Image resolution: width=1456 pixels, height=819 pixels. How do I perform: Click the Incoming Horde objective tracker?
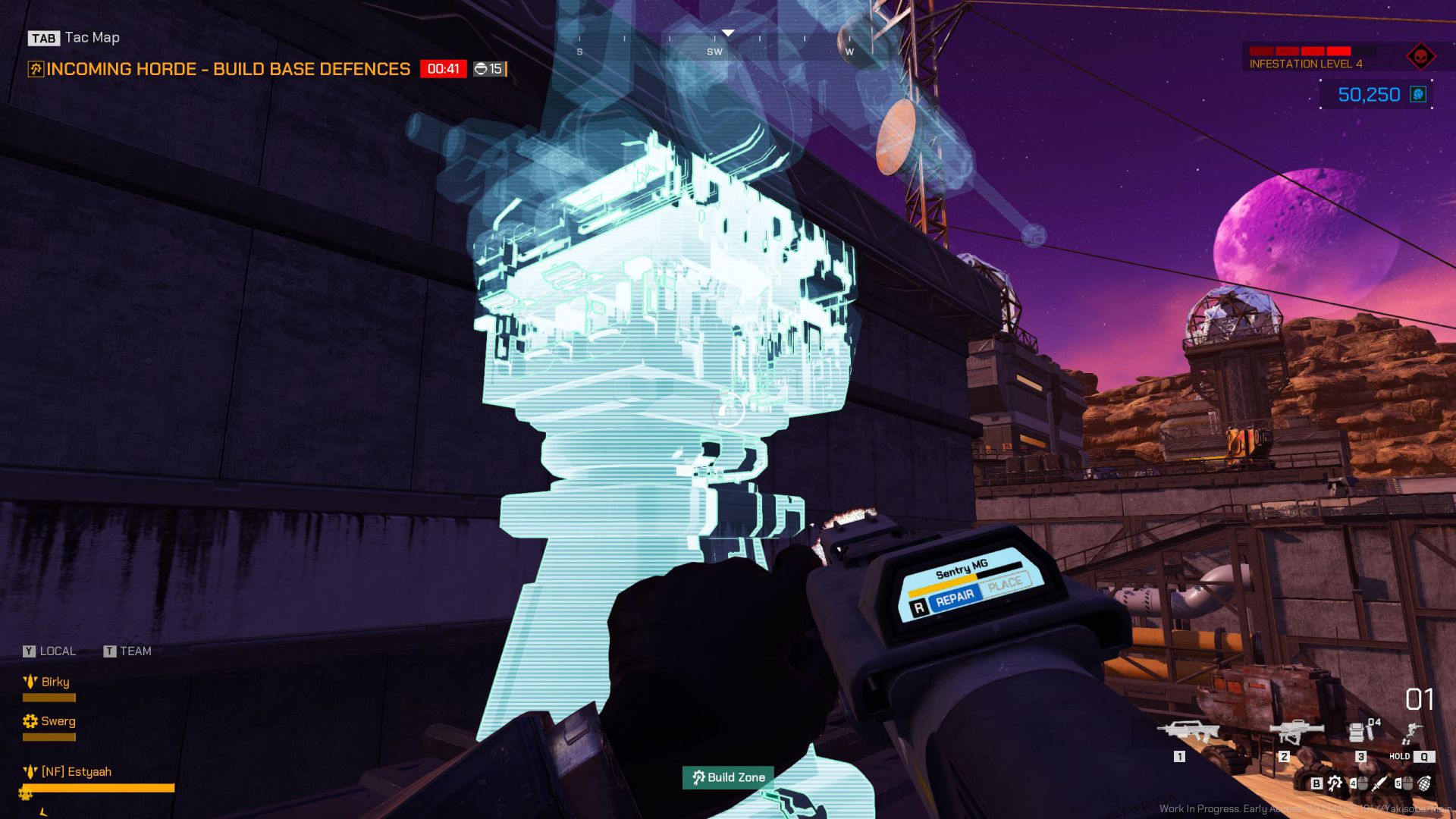coord(227,69)
